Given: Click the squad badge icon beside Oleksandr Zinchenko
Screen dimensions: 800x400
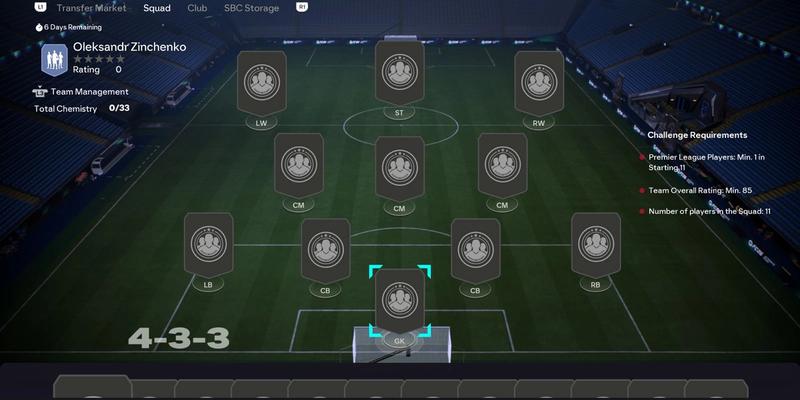Looking at the screenshot, I should click(54, 58).
